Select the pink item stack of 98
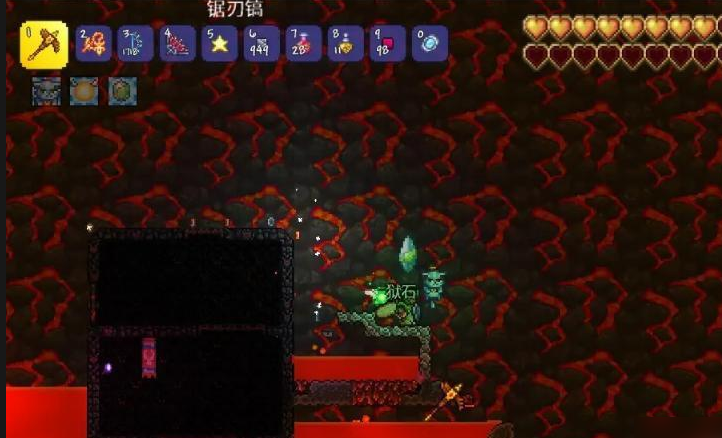 [x=388, y=44]
